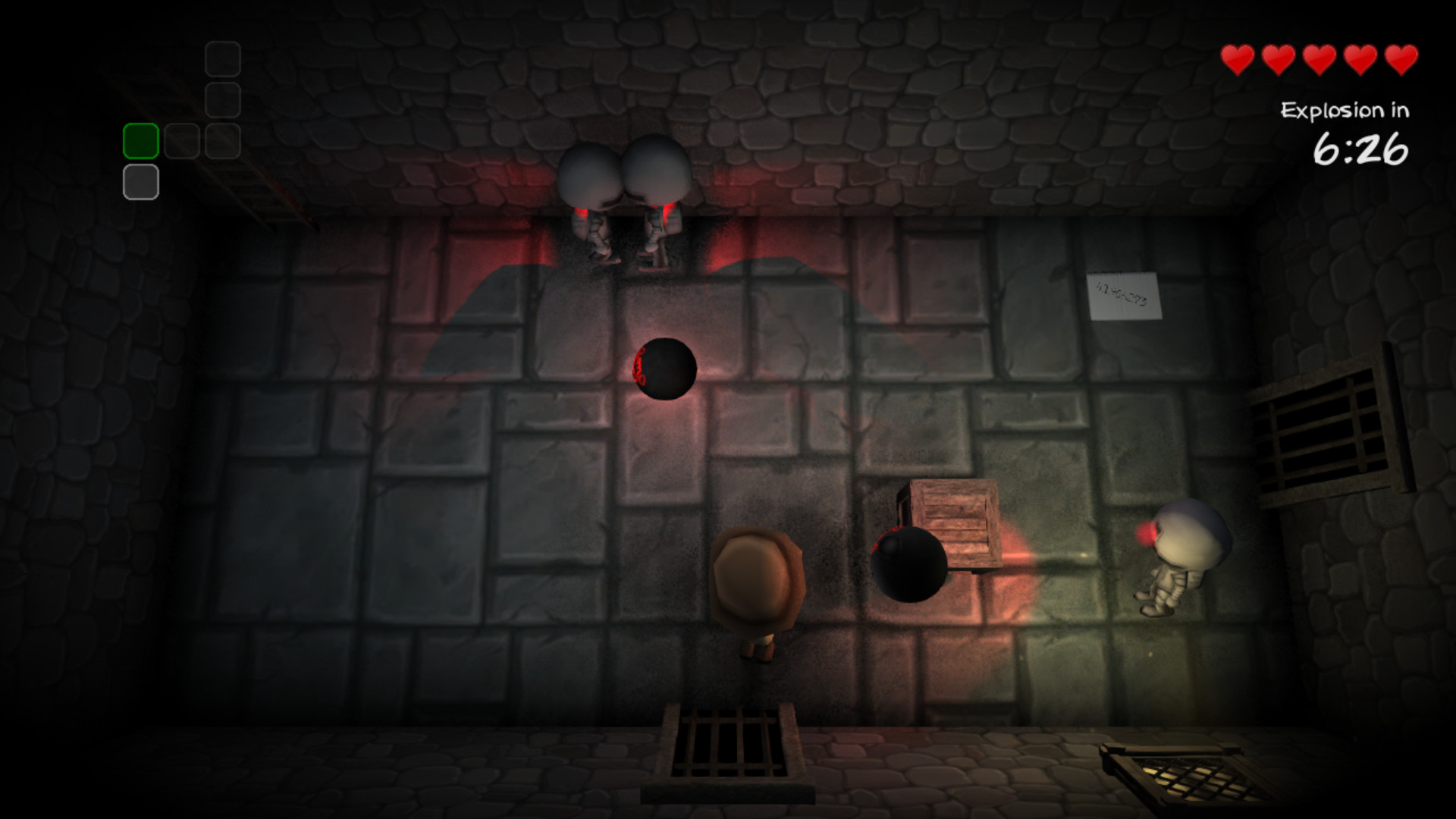
Task: Click the last red heart in the health bar
Action: (1401, 57)
